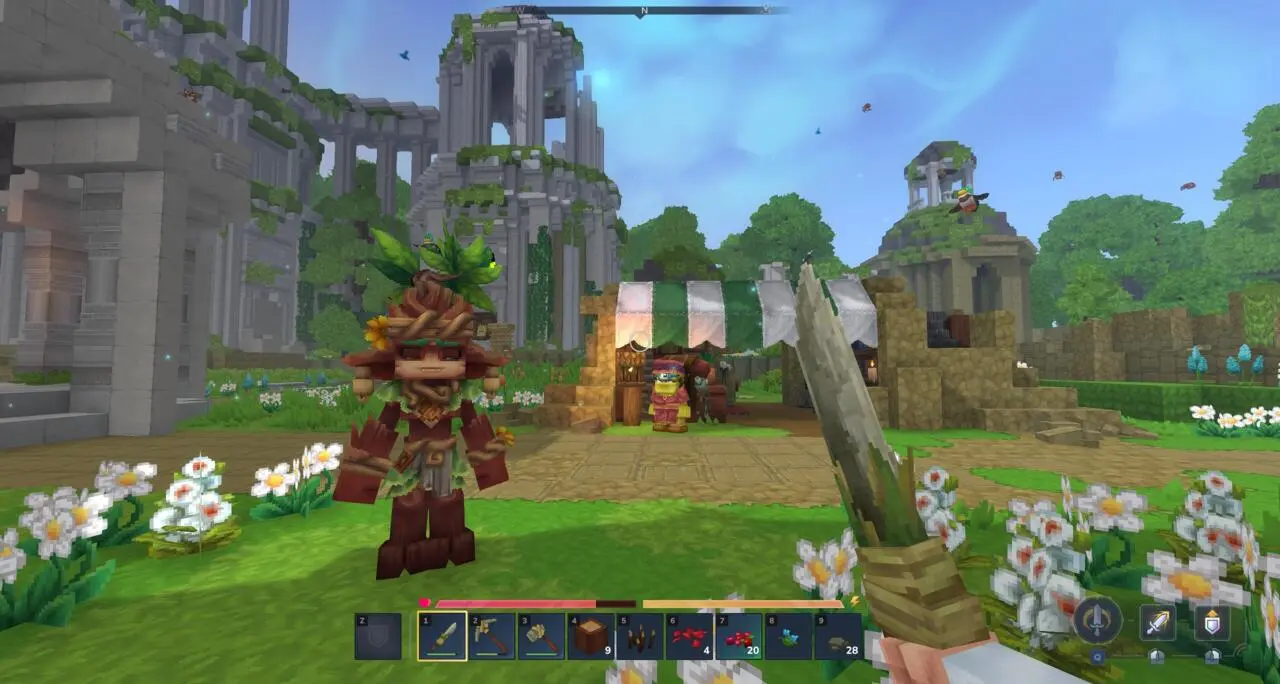Trigger the shield guard ability icon
This screenshot has height=684, width=1280.
click(1212, 622)
